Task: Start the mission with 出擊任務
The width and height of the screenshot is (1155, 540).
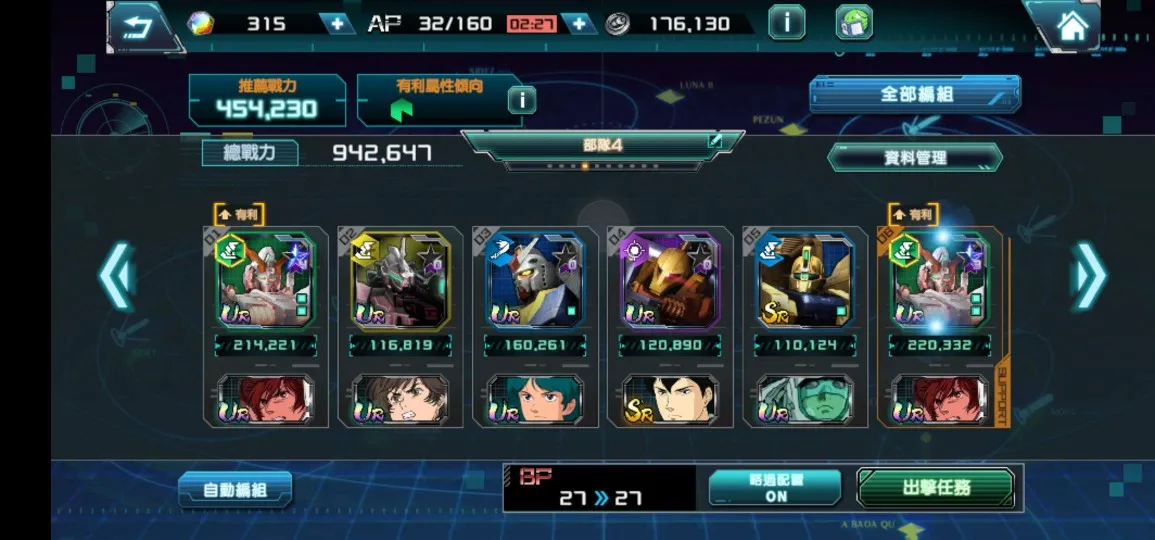Action: click(x=935, y=488)
